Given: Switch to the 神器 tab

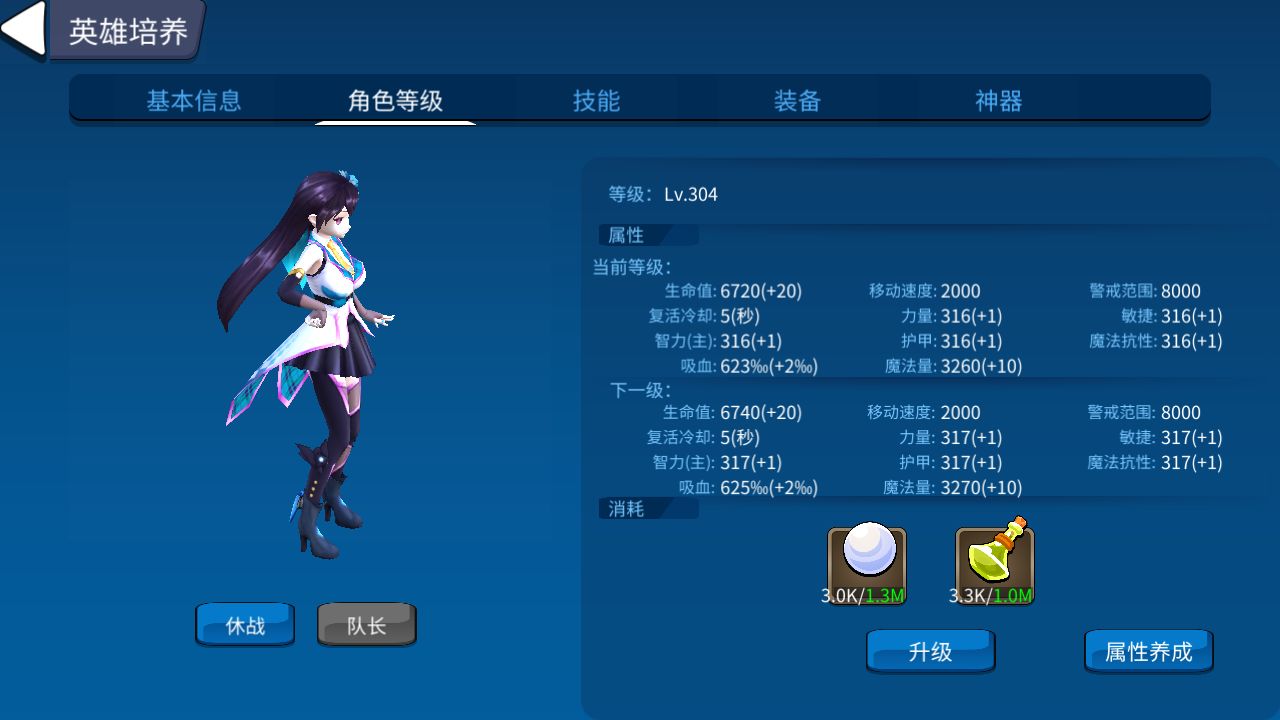Looking at the screenshot, I should 998,101.
